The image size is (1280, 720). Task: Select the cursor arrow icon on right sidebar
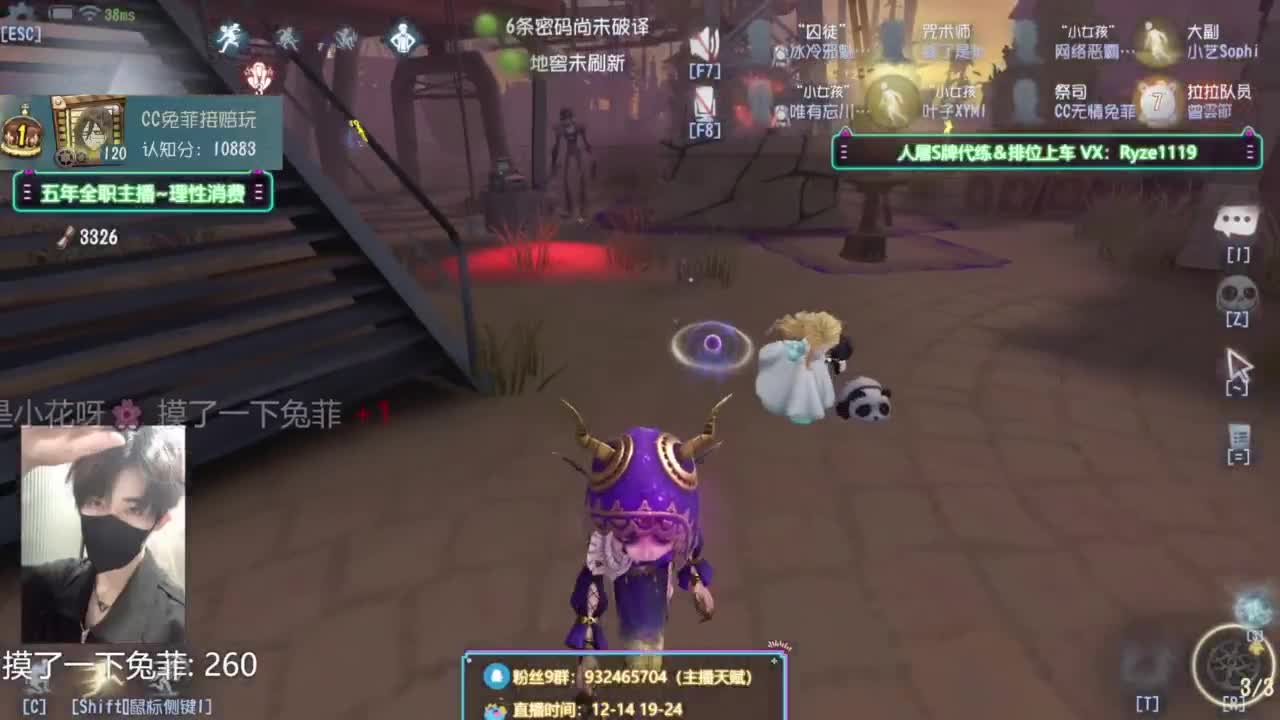[1240, 360]
